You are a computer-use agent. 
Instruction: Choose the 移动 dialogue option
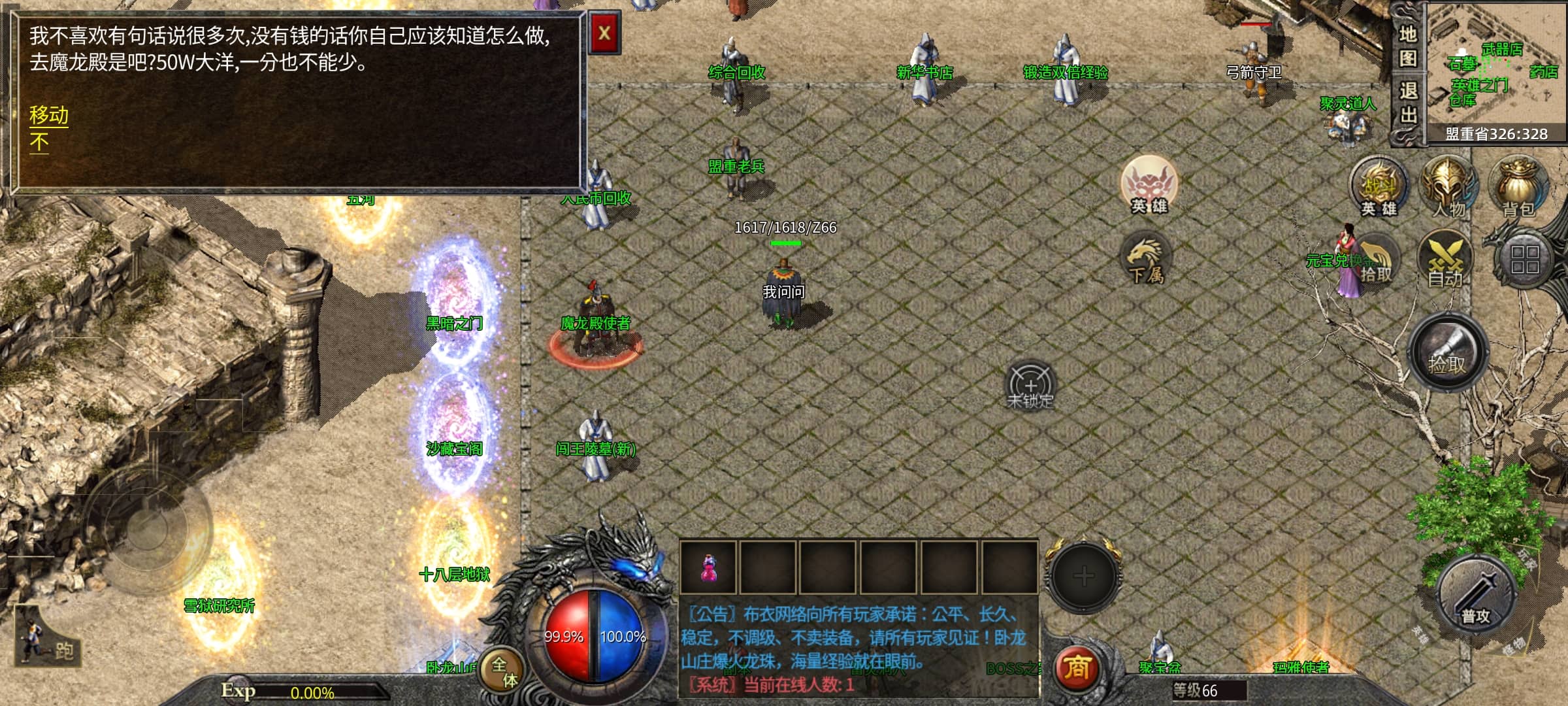[x=48, y=115]
